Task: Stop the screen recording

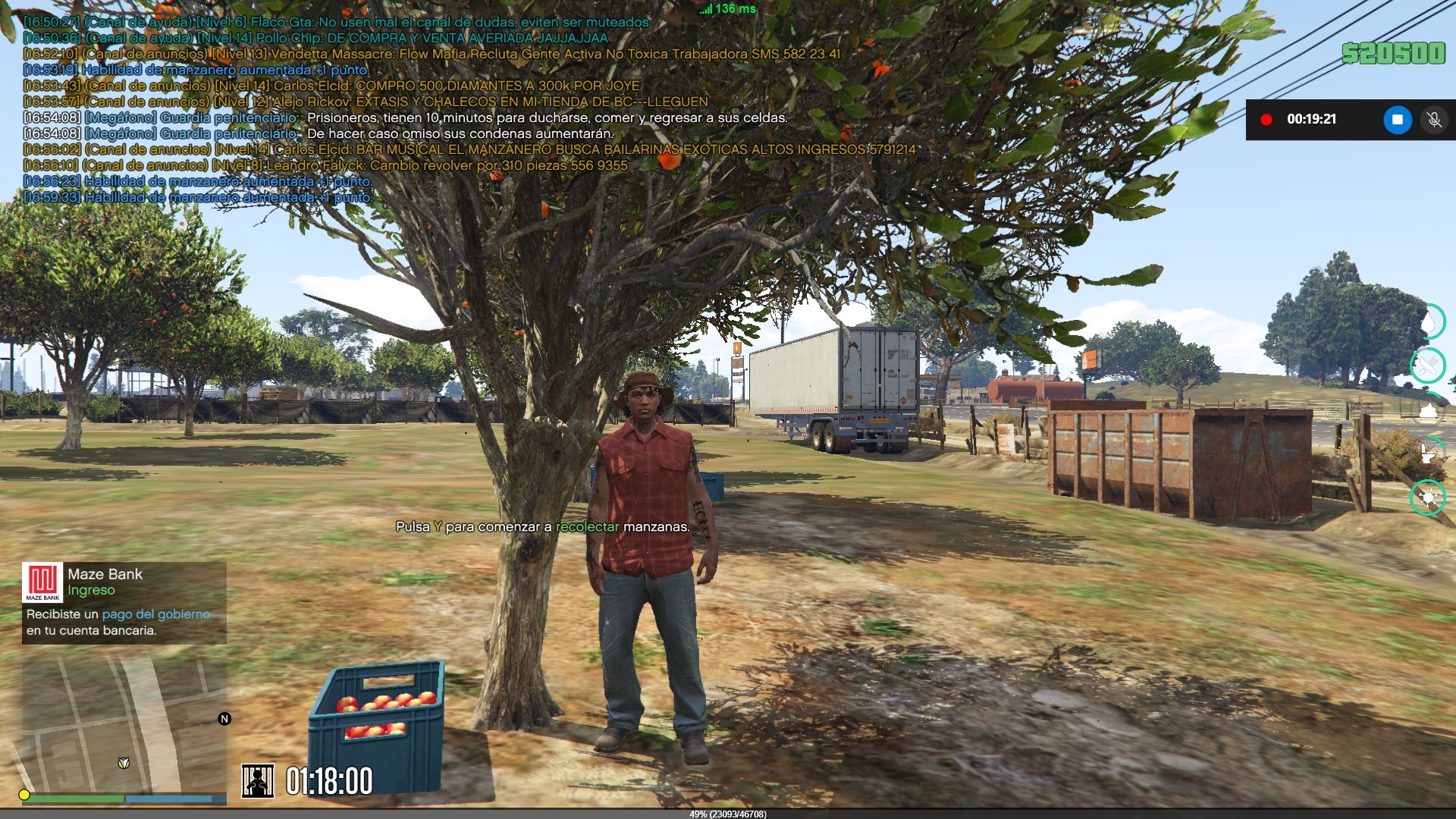Action: (1397, 120)
